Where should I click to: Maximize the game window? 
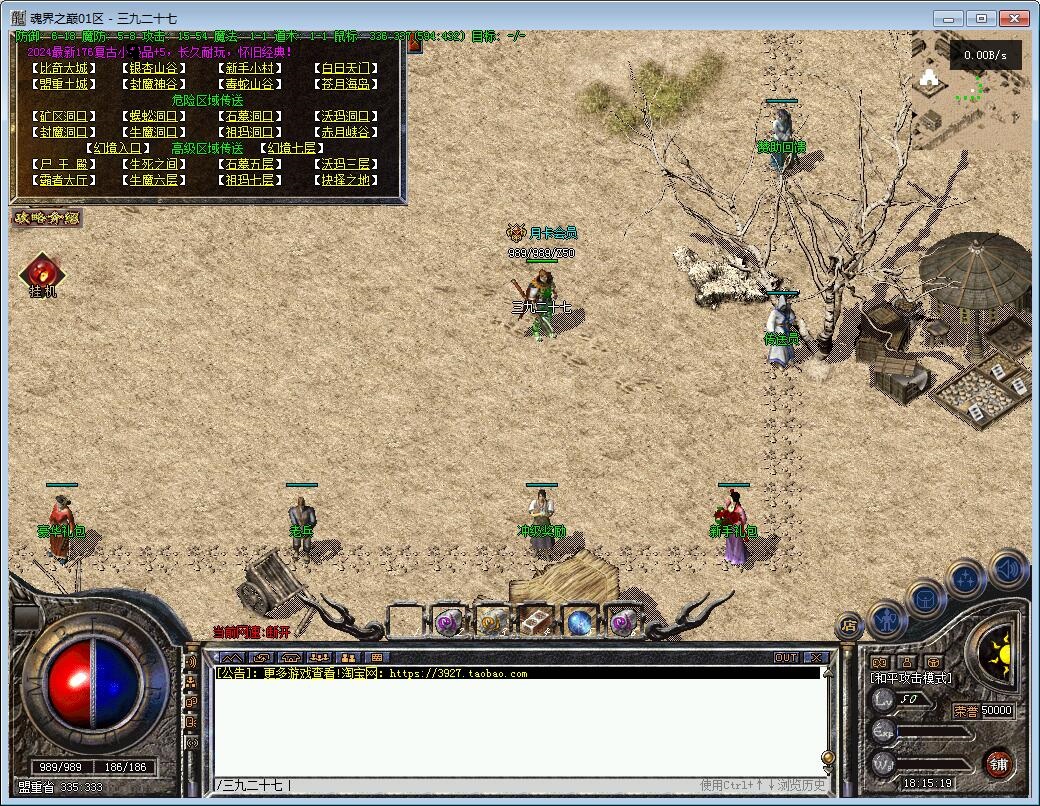[981, 18]
